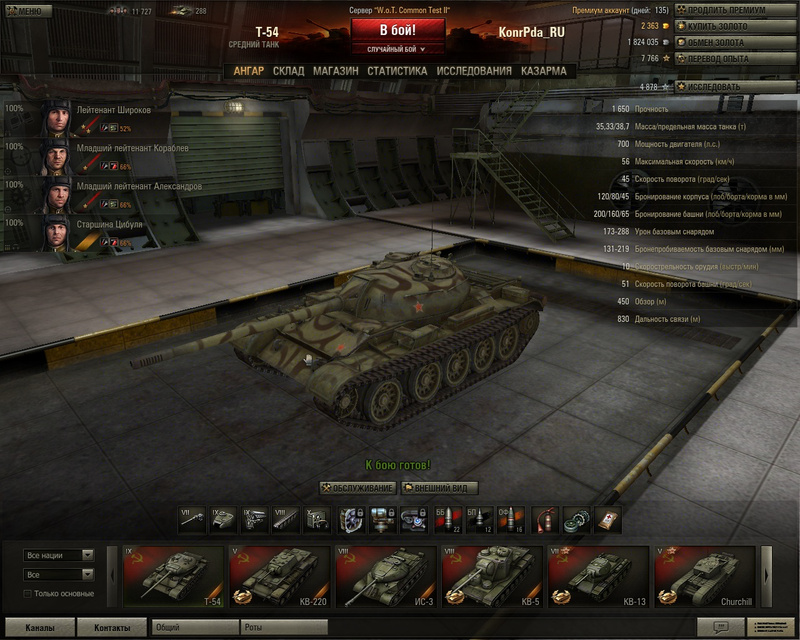
Task: Click the КУПИТЬ ЗОЛОТО button
Action: tap(740, 26)
